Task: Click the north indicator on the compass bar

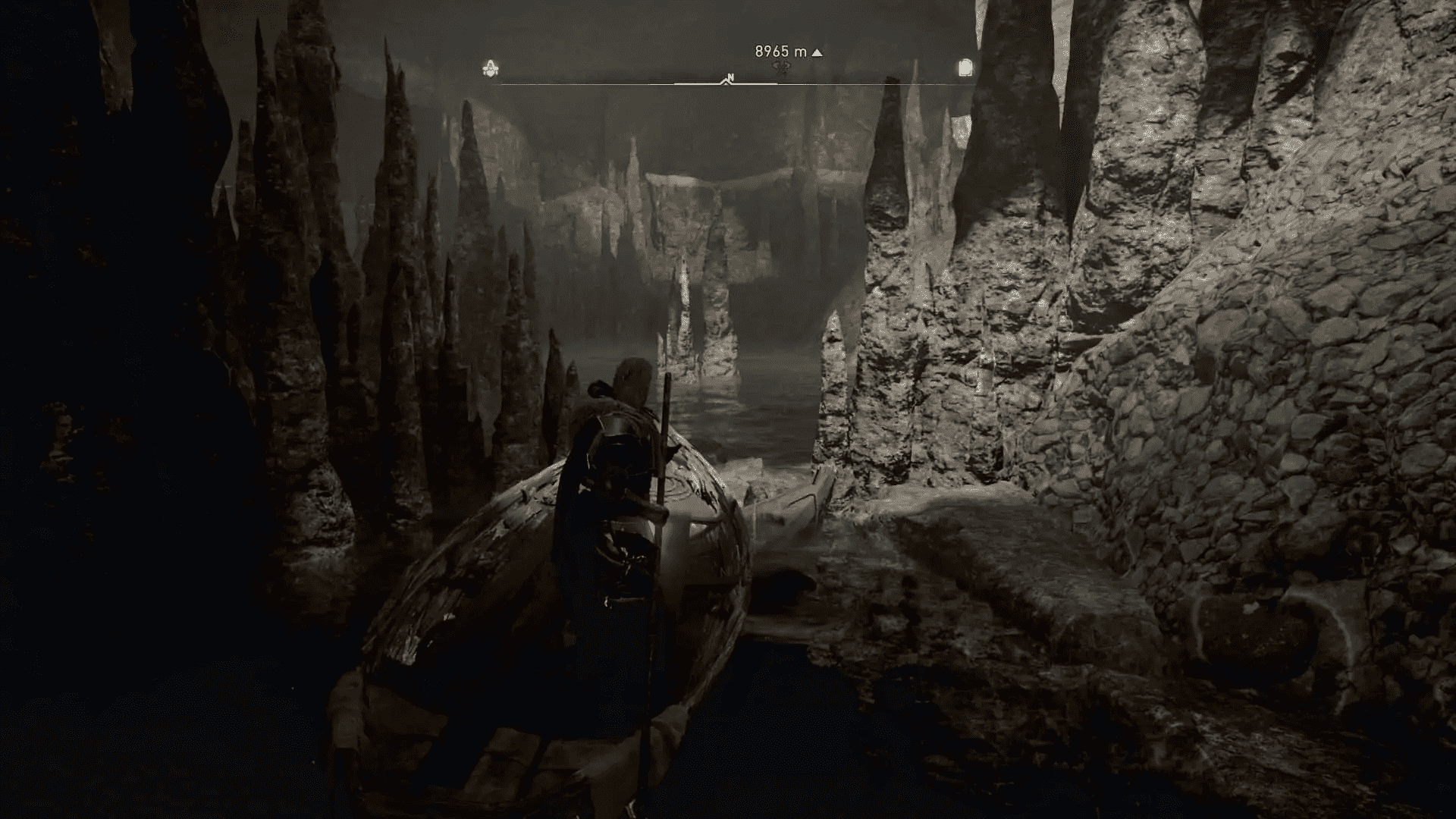Action: coord(730,77)
